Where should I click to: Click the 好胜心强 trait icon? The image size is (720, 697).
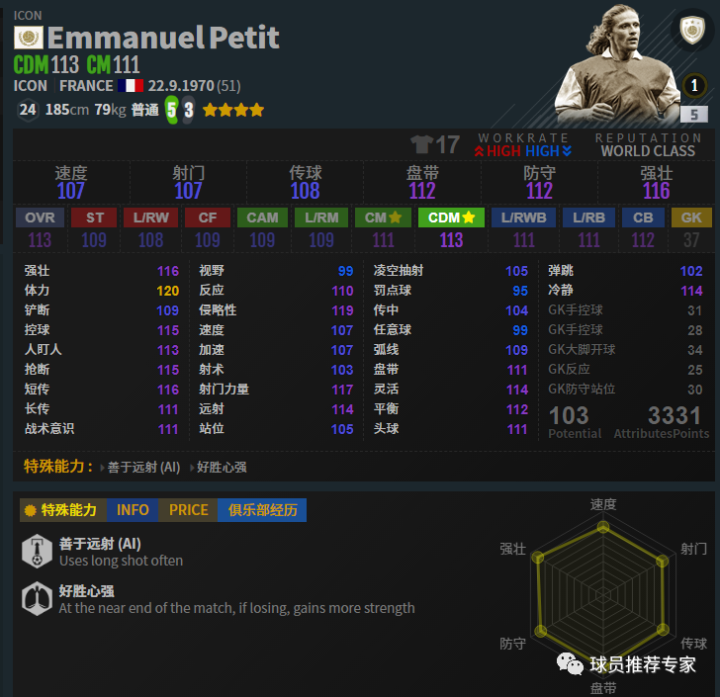click(x=37, y=598)
